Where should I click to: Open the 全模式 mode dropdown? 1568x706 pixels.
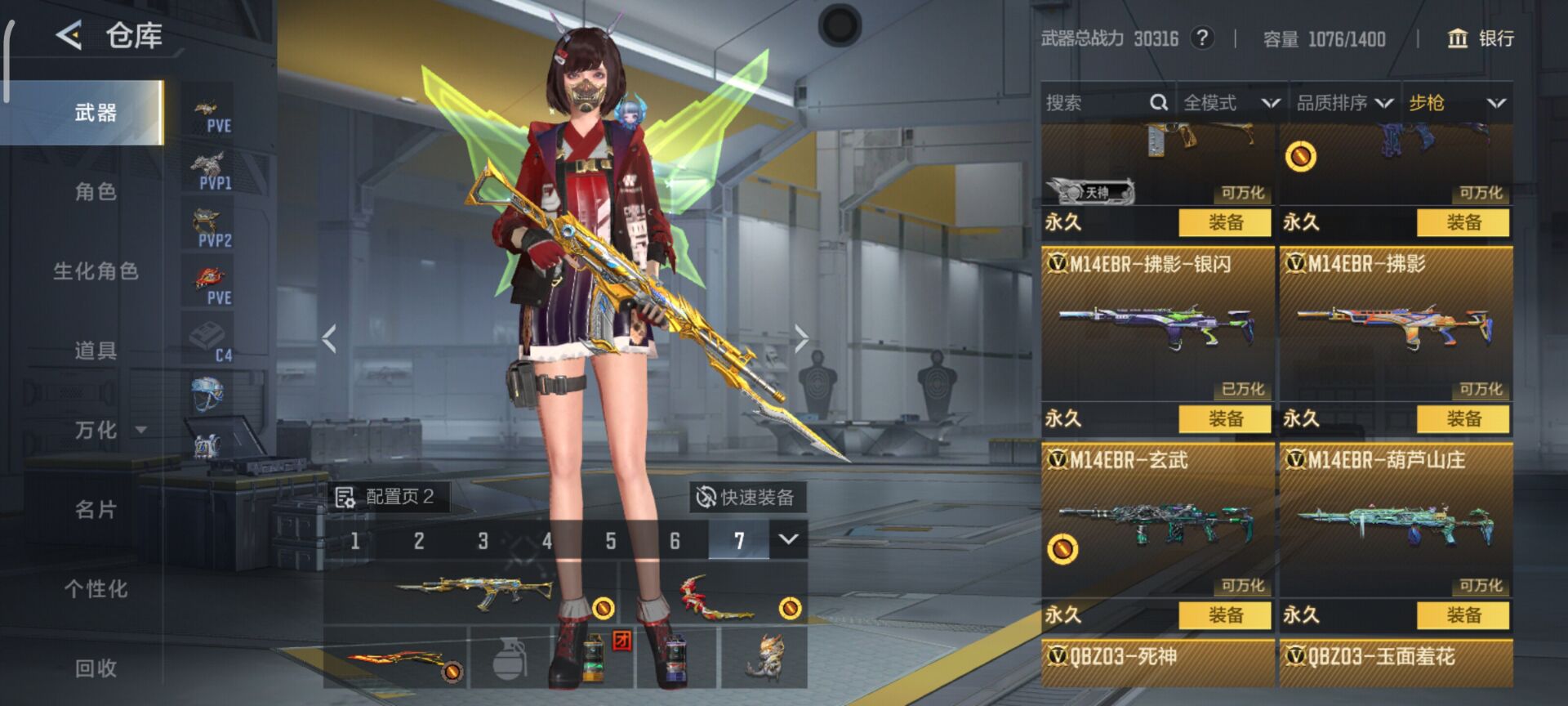(x=1231, y=103)
